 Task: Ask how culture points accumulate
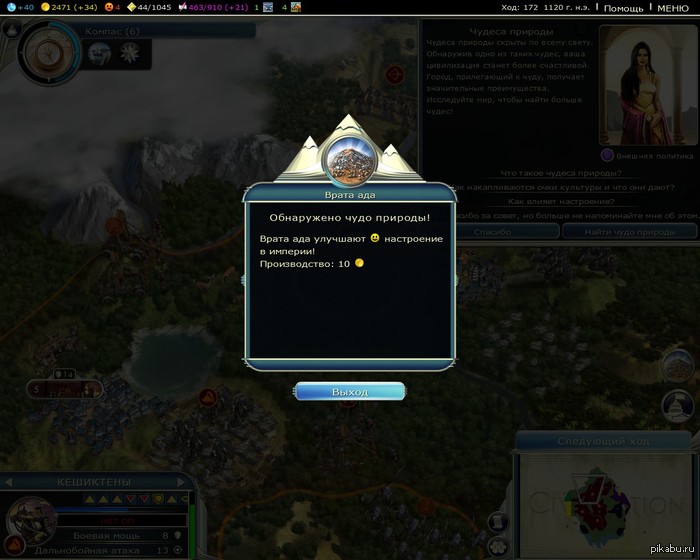[x=560, y=187]
